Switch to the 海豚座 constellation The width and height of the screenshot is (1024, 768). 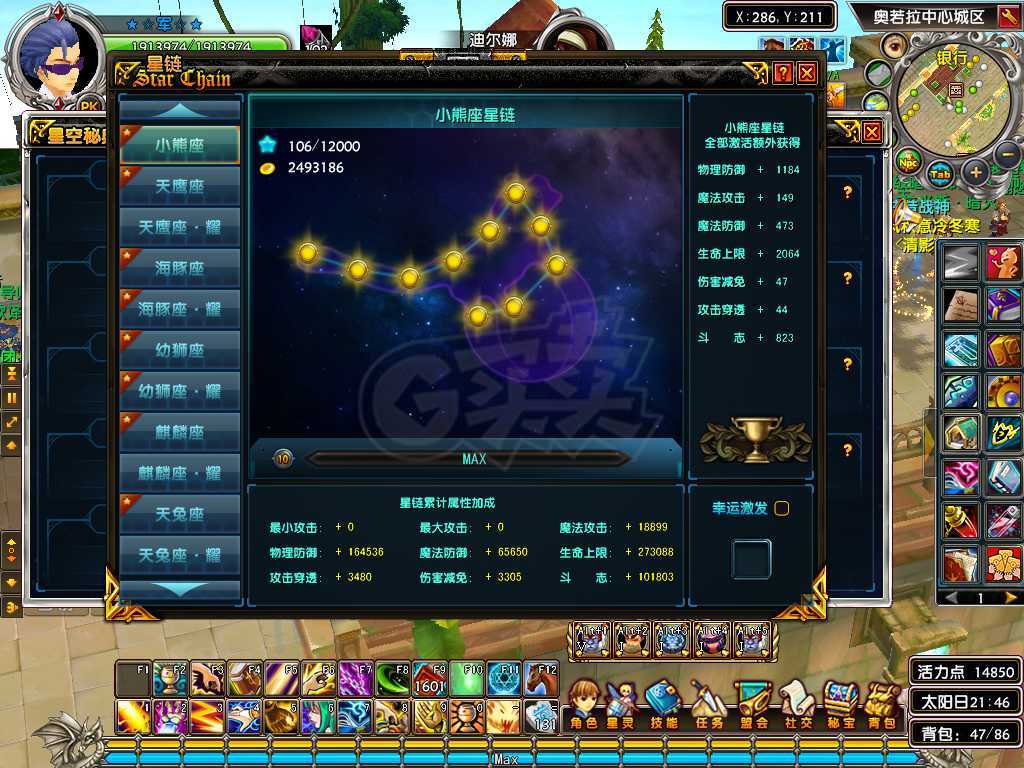click(x=180, y=268)
